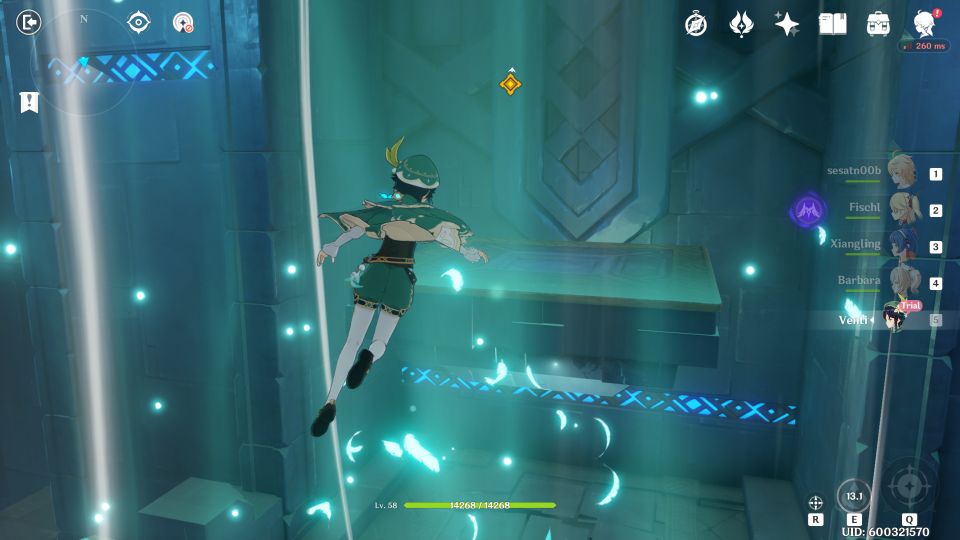Click the co-op target icon with red badge

[x=183, y=22]
